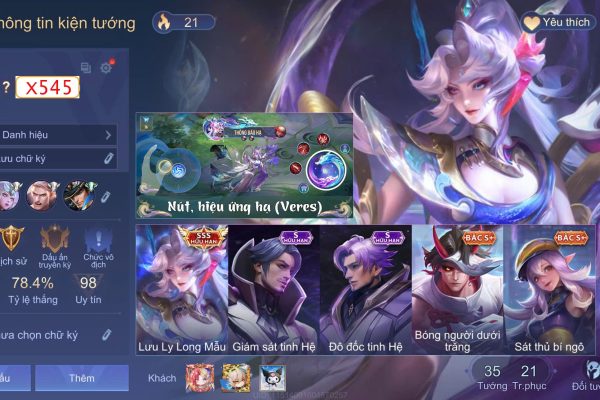
Task: Open the Tướng heroes count panel
Action: (x=492, y=377)
